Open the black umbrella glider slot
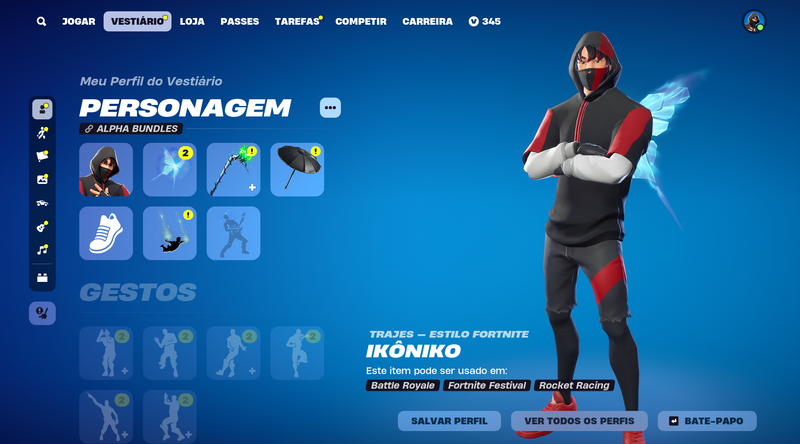This screenshot has height=444, width=800. tap(297, 169)
